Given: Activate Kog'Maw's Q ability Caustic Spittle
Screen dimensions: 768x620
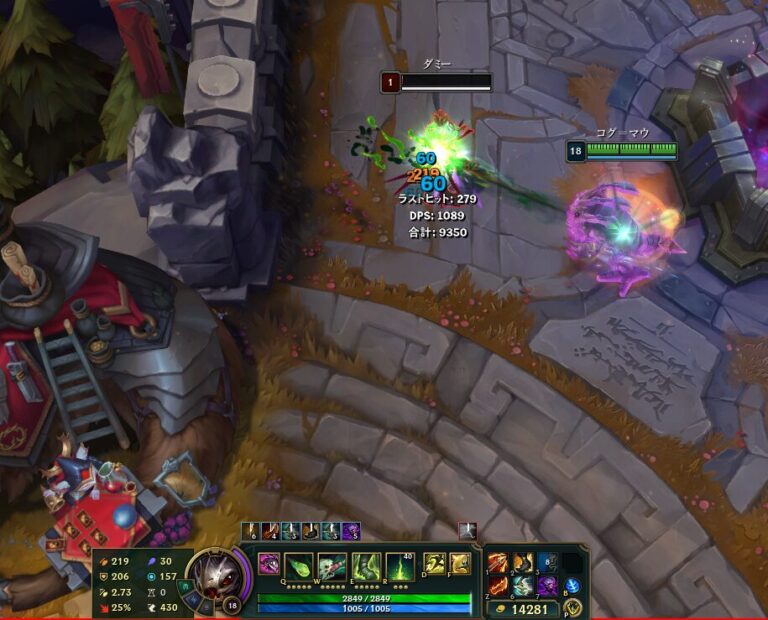Looking at the screenshot, I should pos(299,566).
